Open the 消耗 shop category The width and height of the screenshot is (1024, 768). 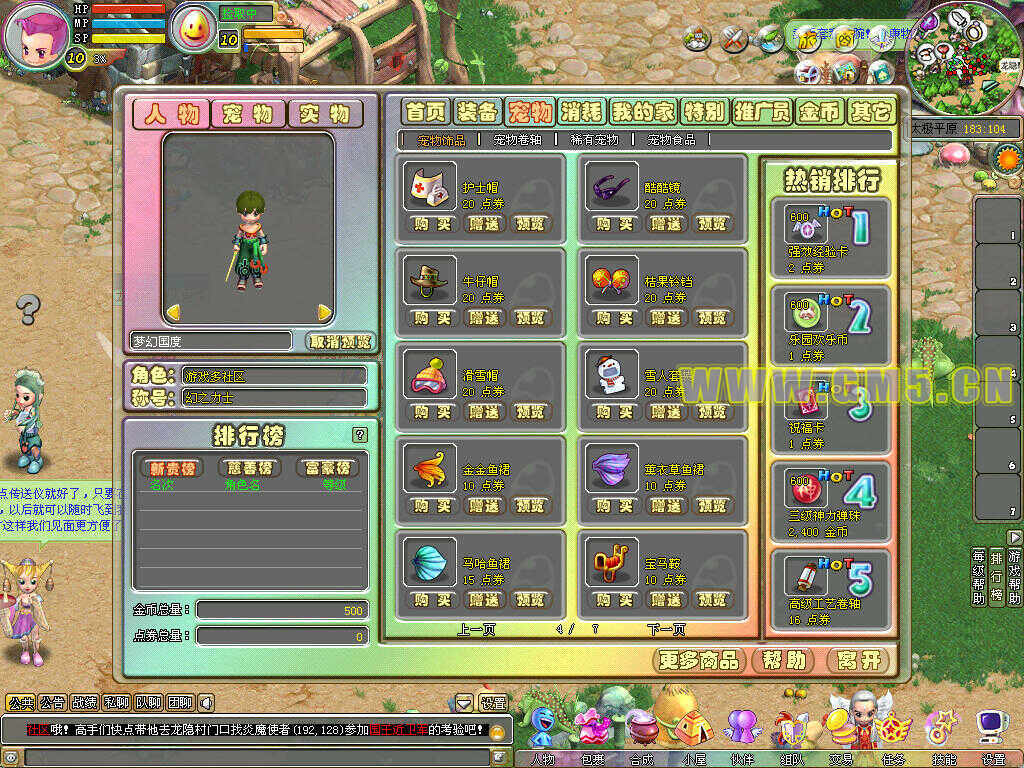[x=581, y=111]
